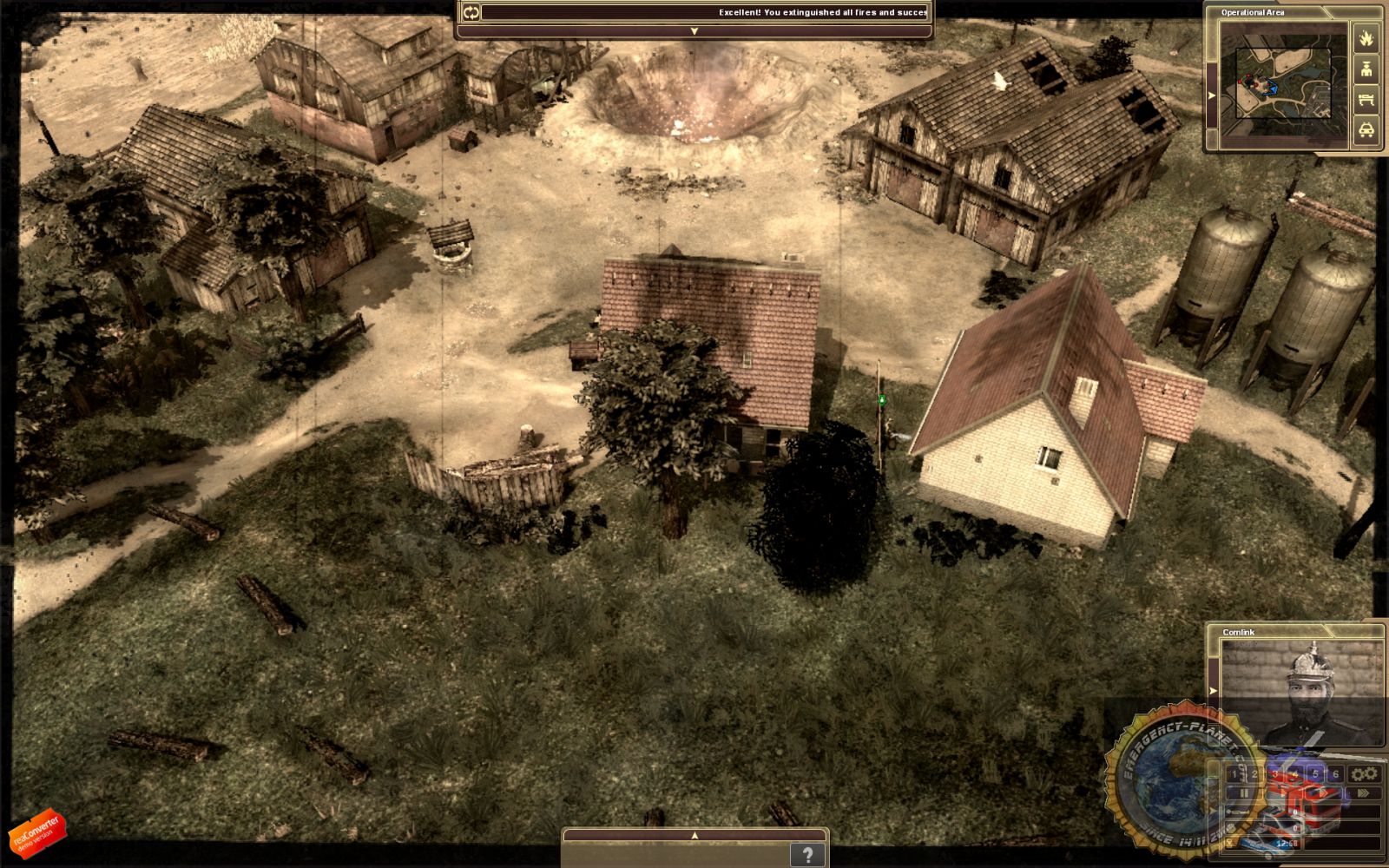Activate fast-forward triple arrow speed
The width and height of the screenshot is (1389, 868).
[1363, 792]
